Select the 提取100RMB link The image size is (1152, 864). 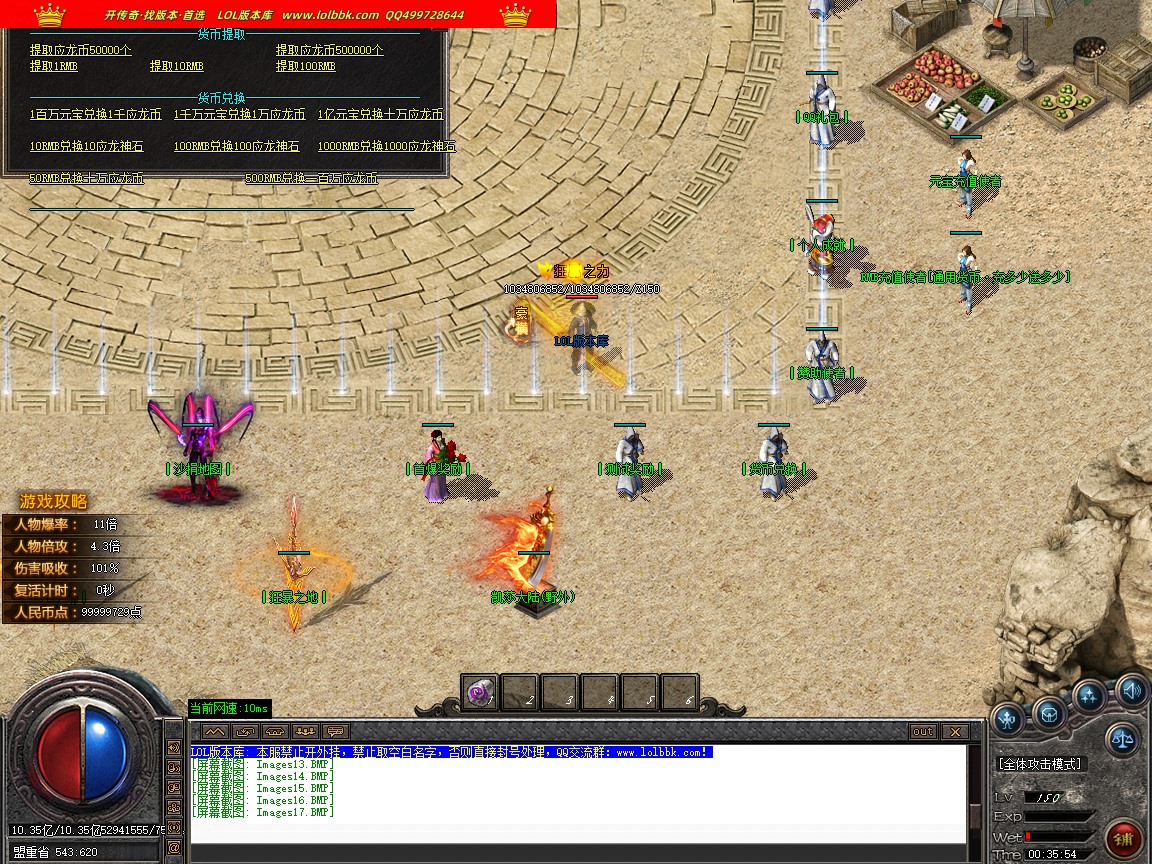305,66
